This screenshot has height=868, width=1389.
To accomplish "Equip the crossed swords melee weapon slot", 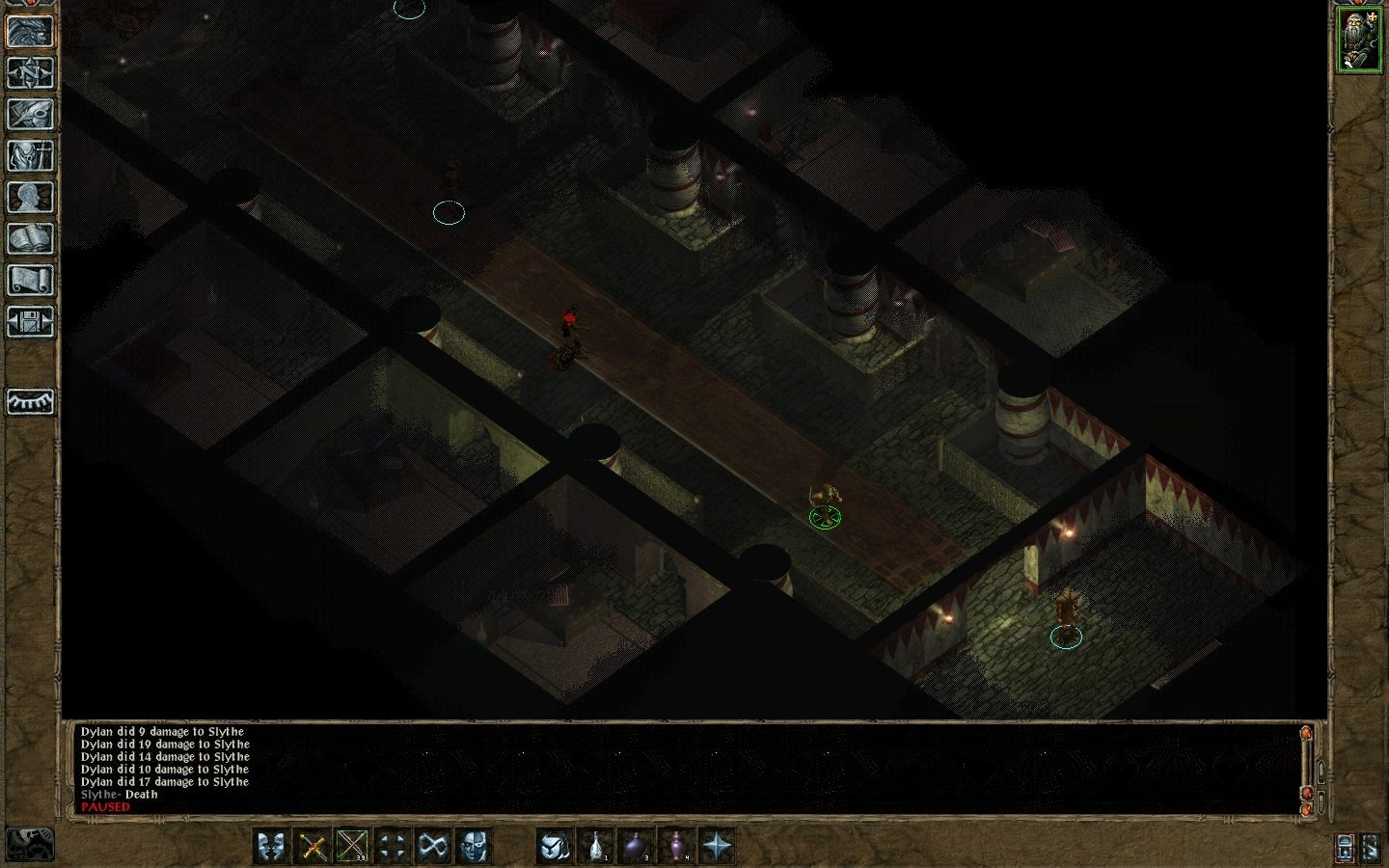I will [313, 847].
